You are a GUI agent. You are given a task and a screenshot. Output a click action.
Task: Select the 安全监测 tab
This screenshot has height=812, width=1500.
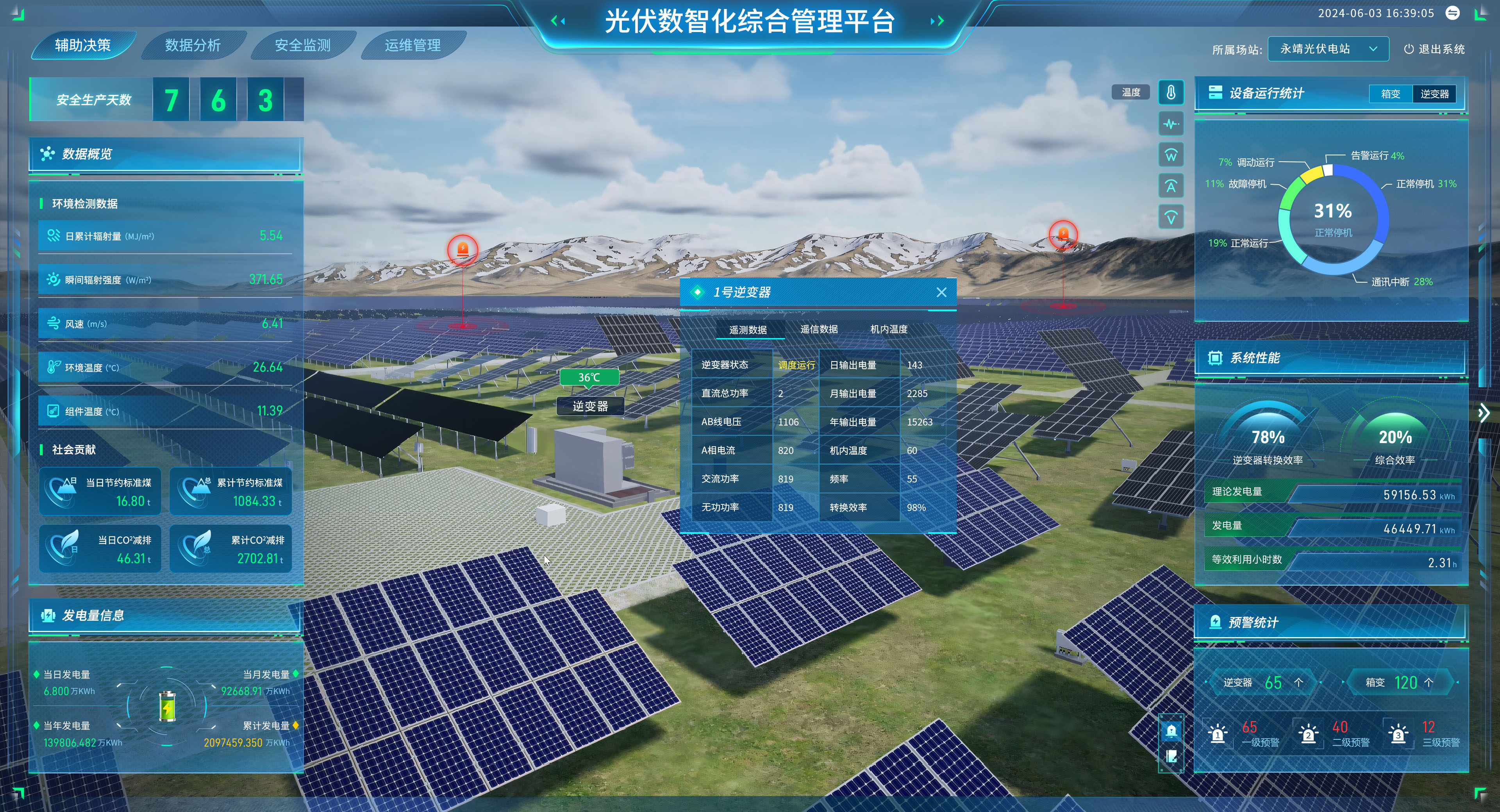coord(302,45)
